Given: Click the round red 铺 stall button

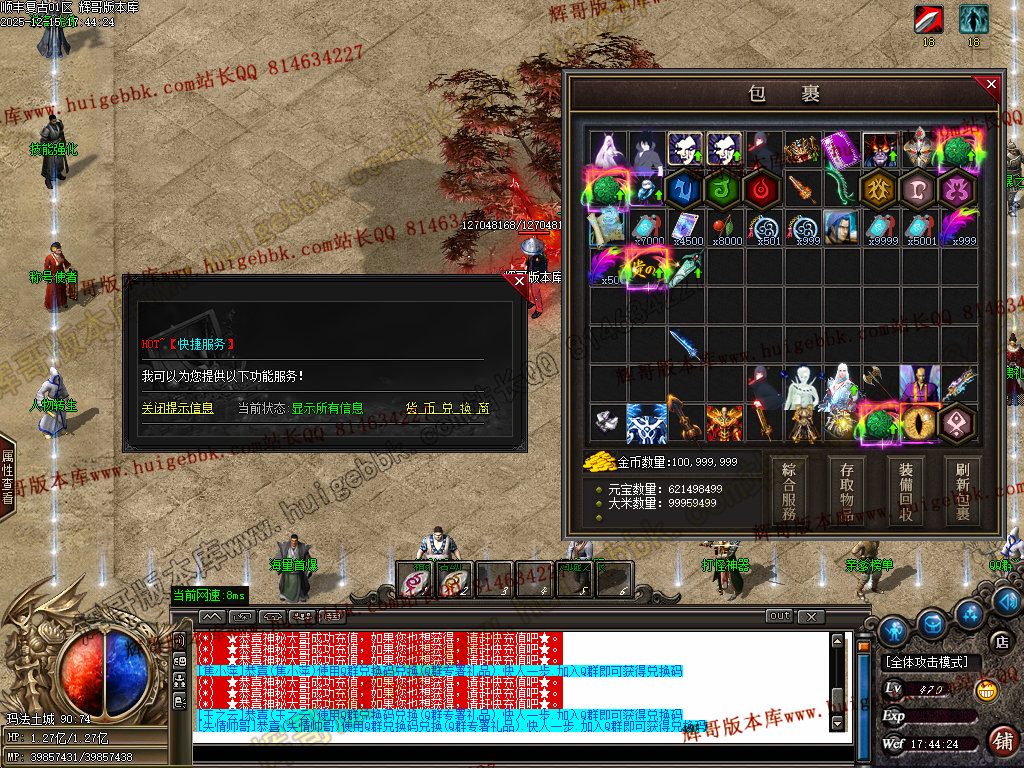Looking at the screenshot, I should click(1001, 741).
